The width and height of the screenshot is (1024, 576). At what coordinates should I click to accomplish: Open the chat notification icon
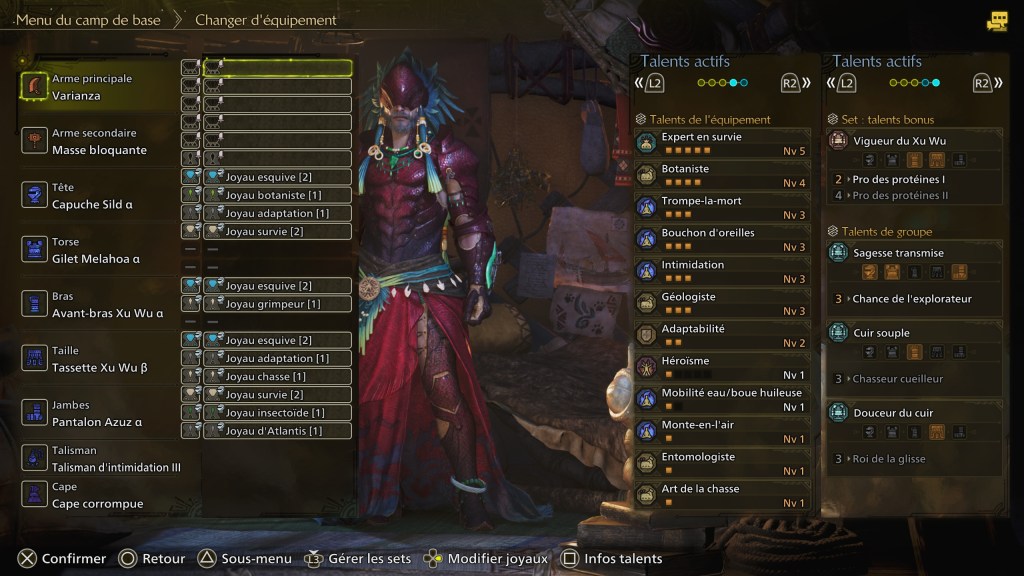pyautogui.click(x=997, y=21)
